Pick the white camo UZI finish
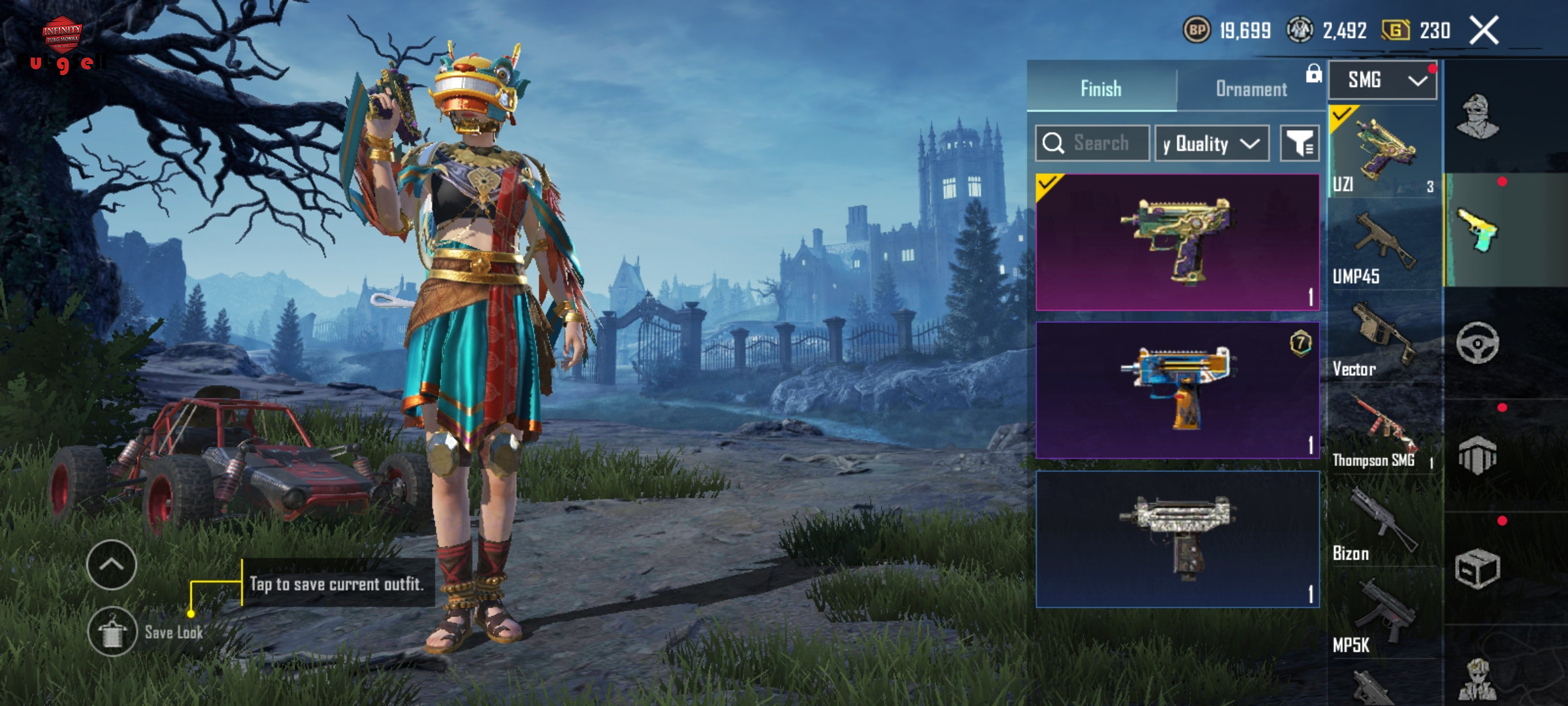The width and height of the screenshot is (1568, 706). (1177, 539)
